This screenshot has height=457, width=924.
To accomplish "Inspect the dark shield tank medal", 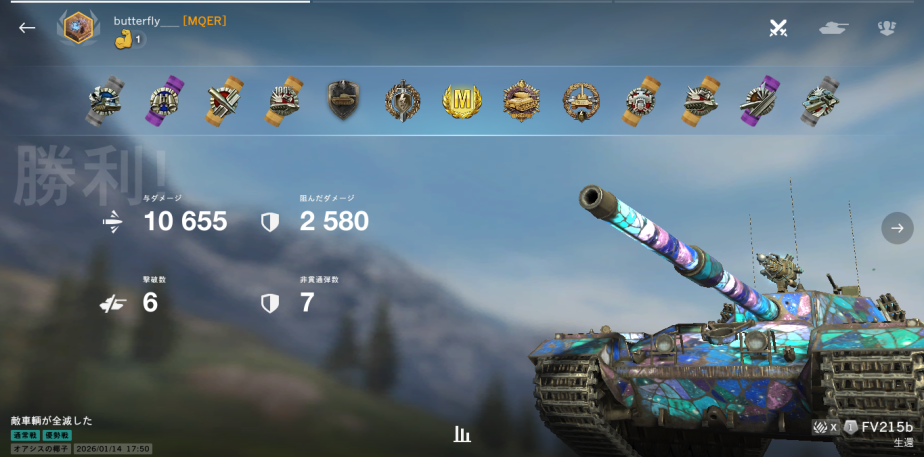I will 343,100.
